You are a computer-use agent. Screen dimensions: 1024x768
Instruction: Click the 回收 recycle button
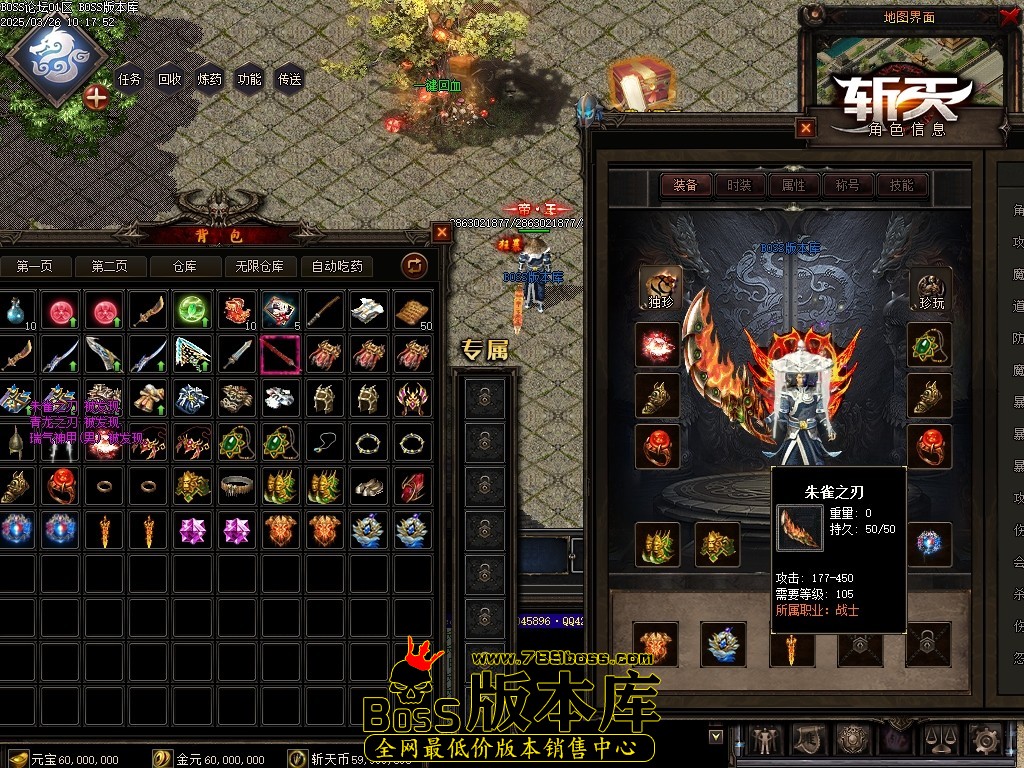pyautogui.click(x=170, y=79)
